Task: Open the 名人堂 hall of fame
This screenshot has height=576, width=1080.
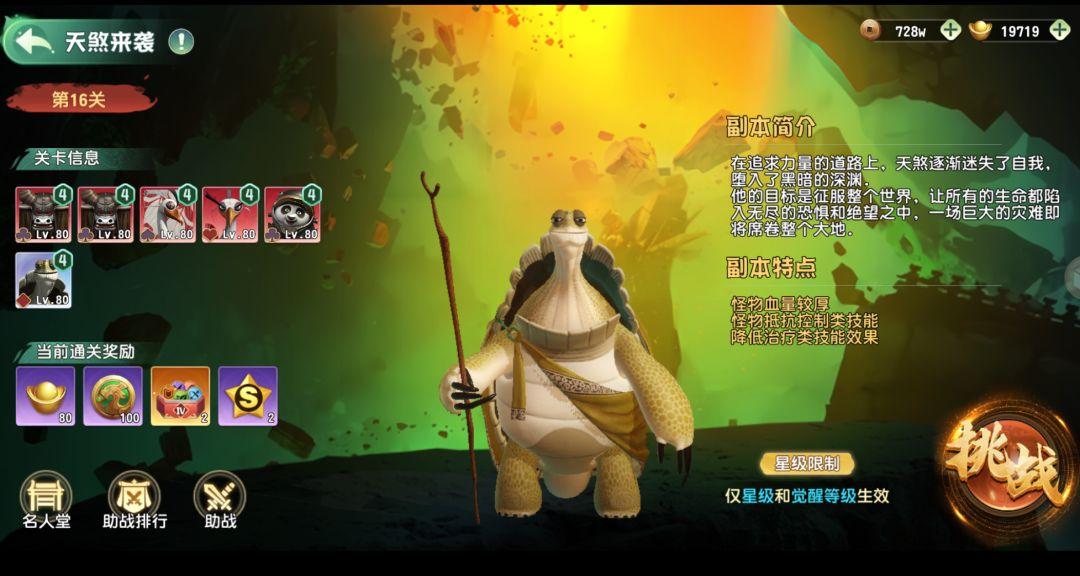Action: click(46, 499)
